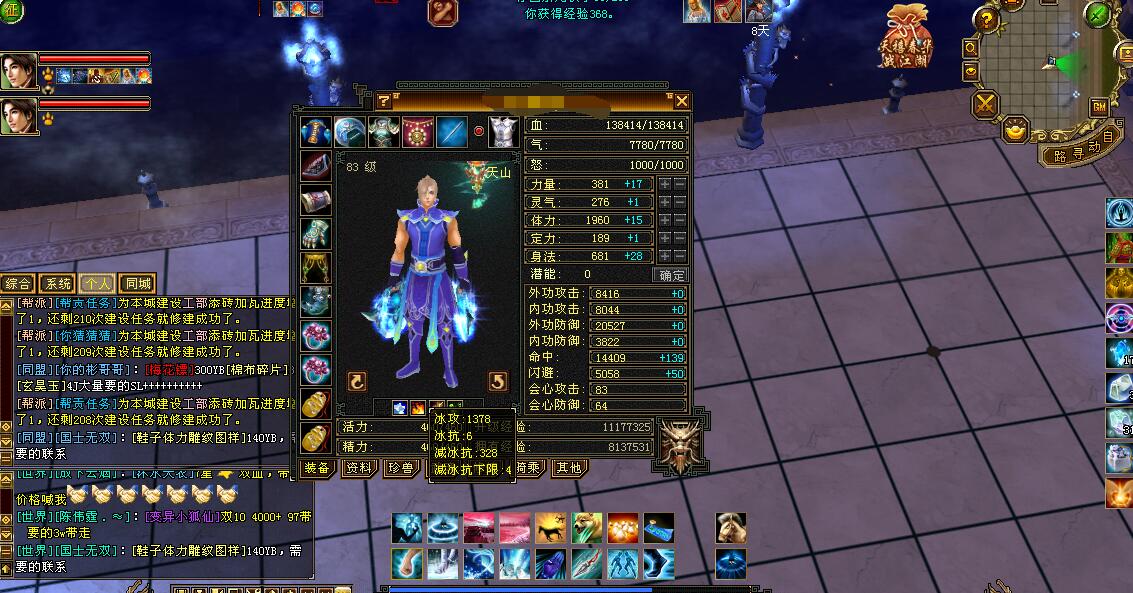Screen dimensions: 1133x593
Task: Rotate character model with left arrow button
Action: [356, 380]
